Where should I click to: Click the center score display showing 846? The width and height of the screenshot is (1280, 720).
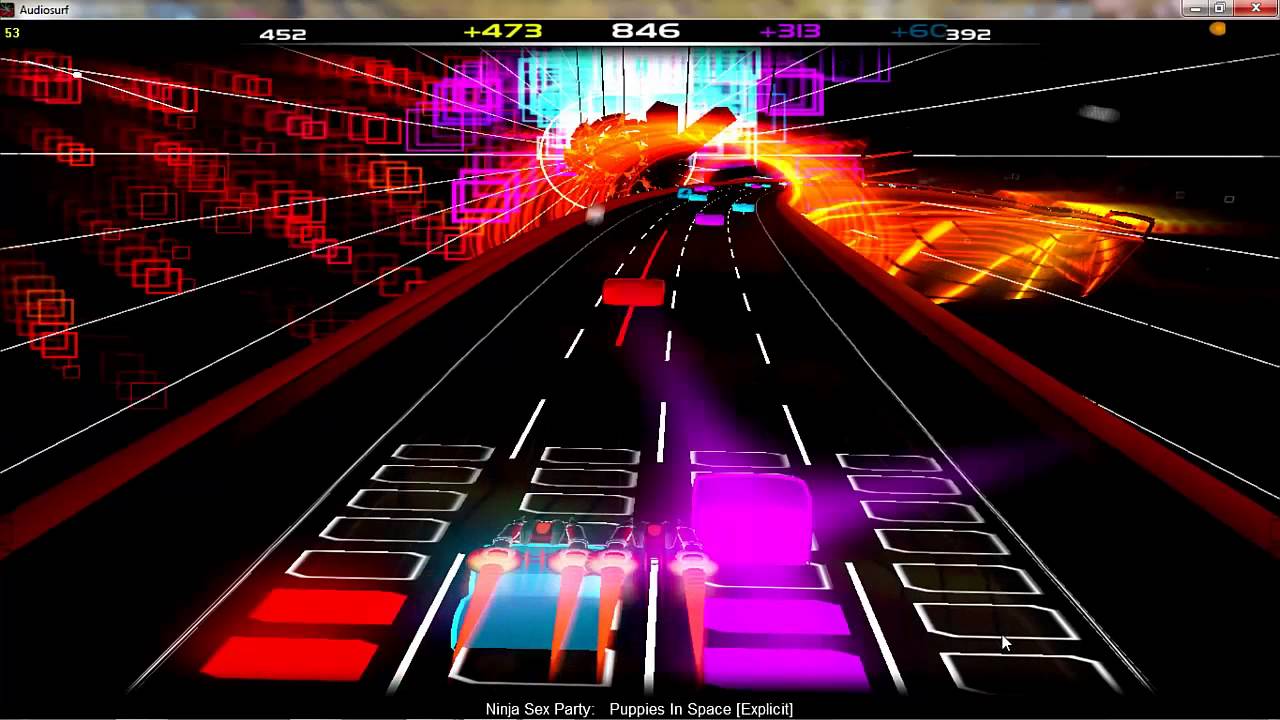pyautogui.click(x=645, y=29)
